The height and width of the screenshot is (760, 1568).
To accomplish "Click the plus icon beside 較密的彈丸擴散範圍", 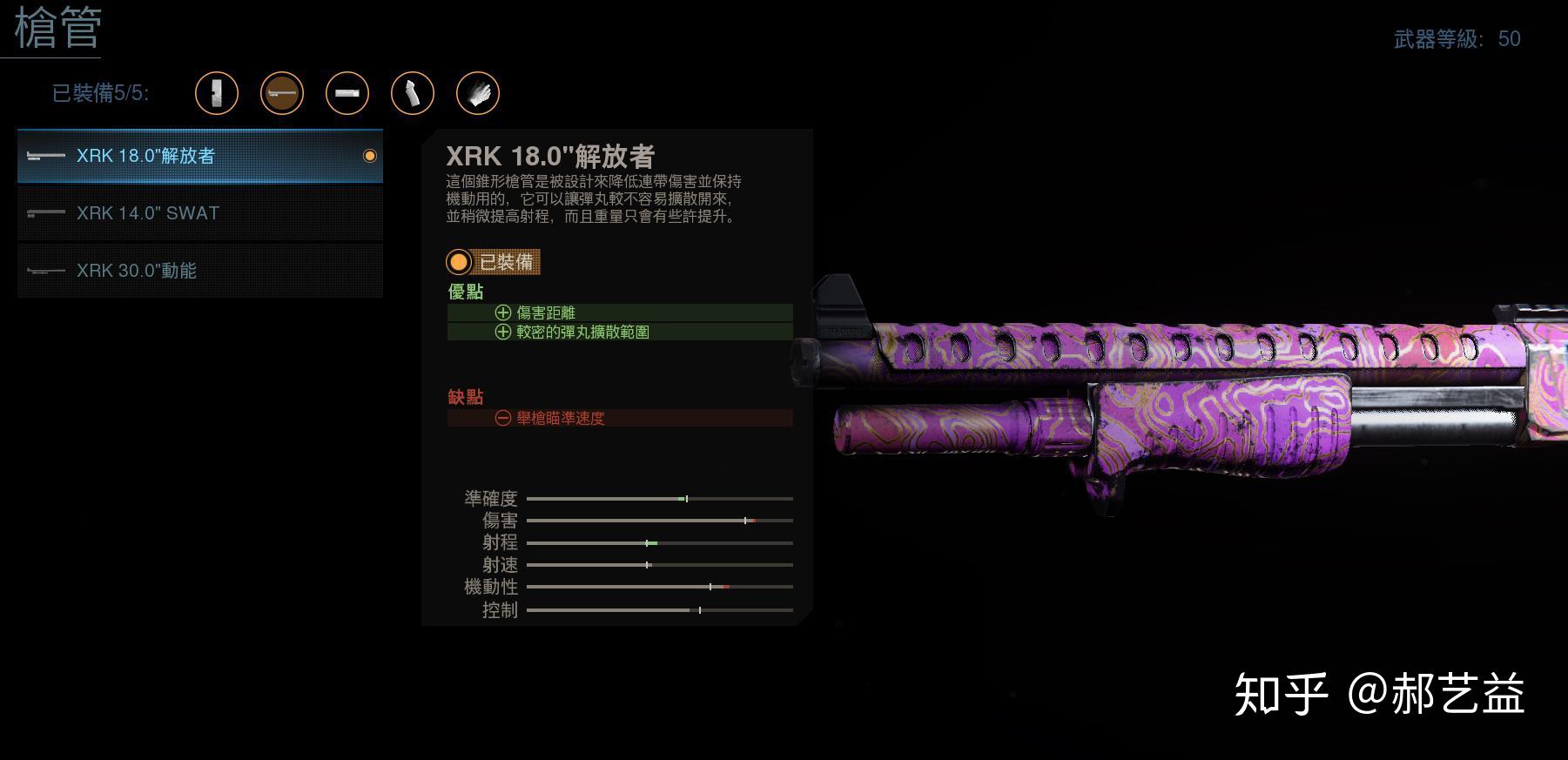I will coord(501,332).
